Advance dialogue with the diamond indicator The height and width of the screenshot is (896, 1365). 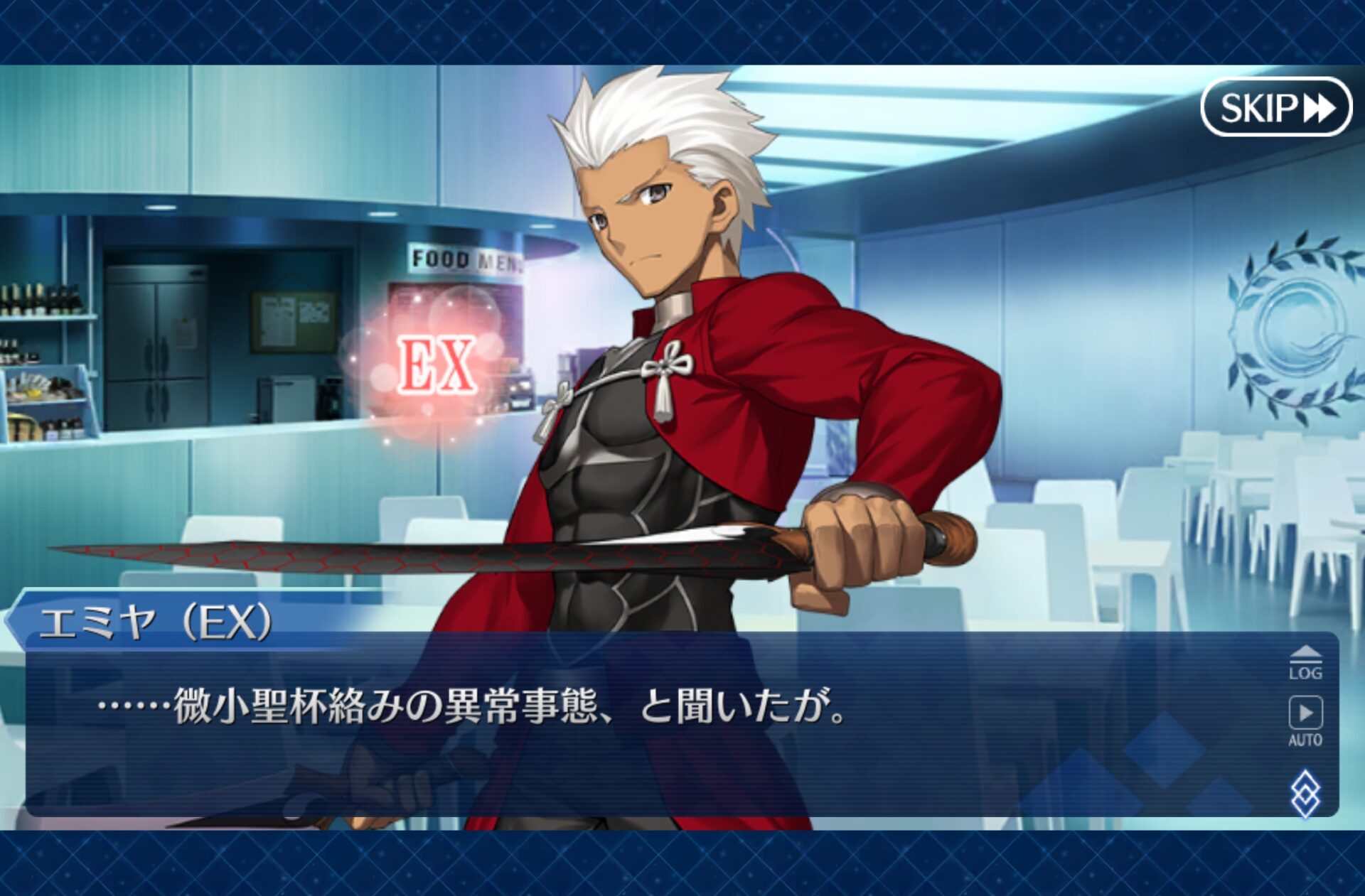(1305, 794)
